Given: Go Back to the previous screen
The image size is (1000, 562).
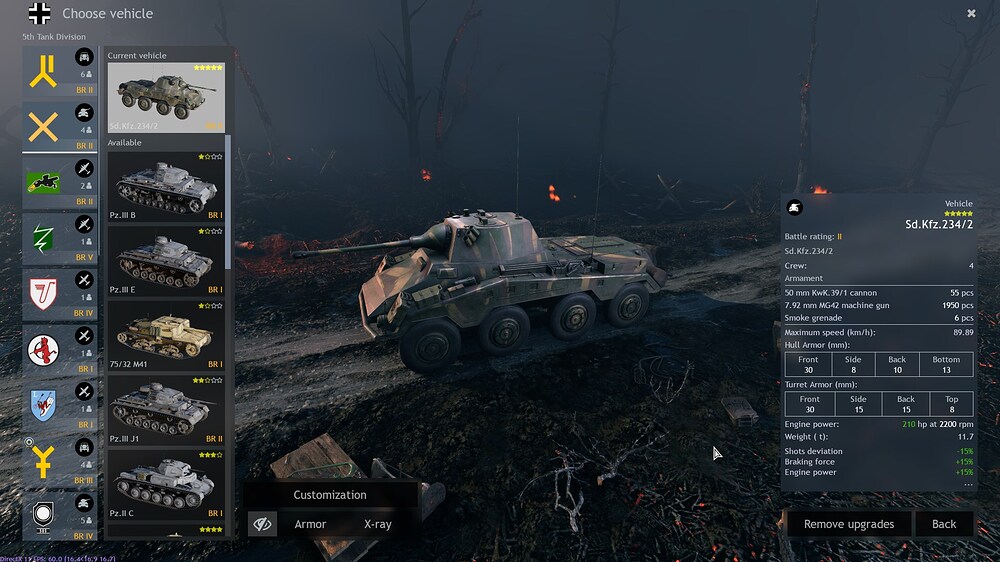Looking at the screenshot, I should (x=944, y=524).
